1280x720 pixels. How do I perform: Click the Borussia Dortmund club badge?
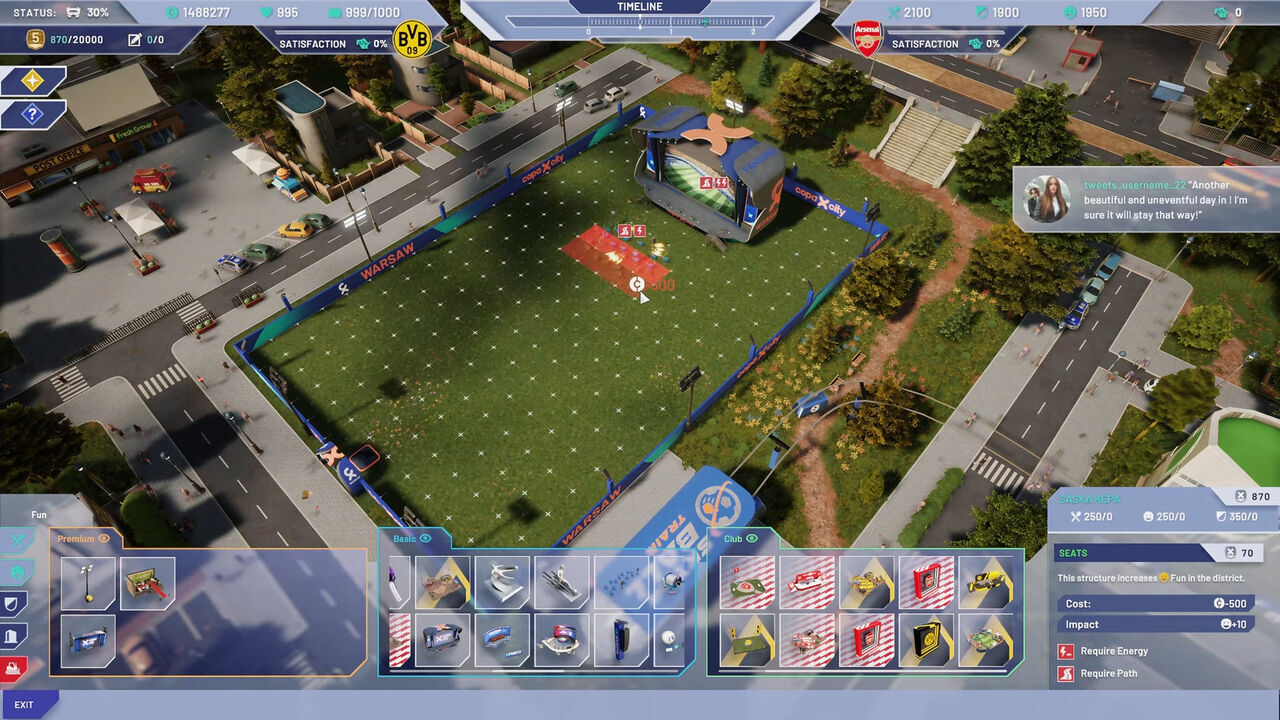(x=411, y=40)
